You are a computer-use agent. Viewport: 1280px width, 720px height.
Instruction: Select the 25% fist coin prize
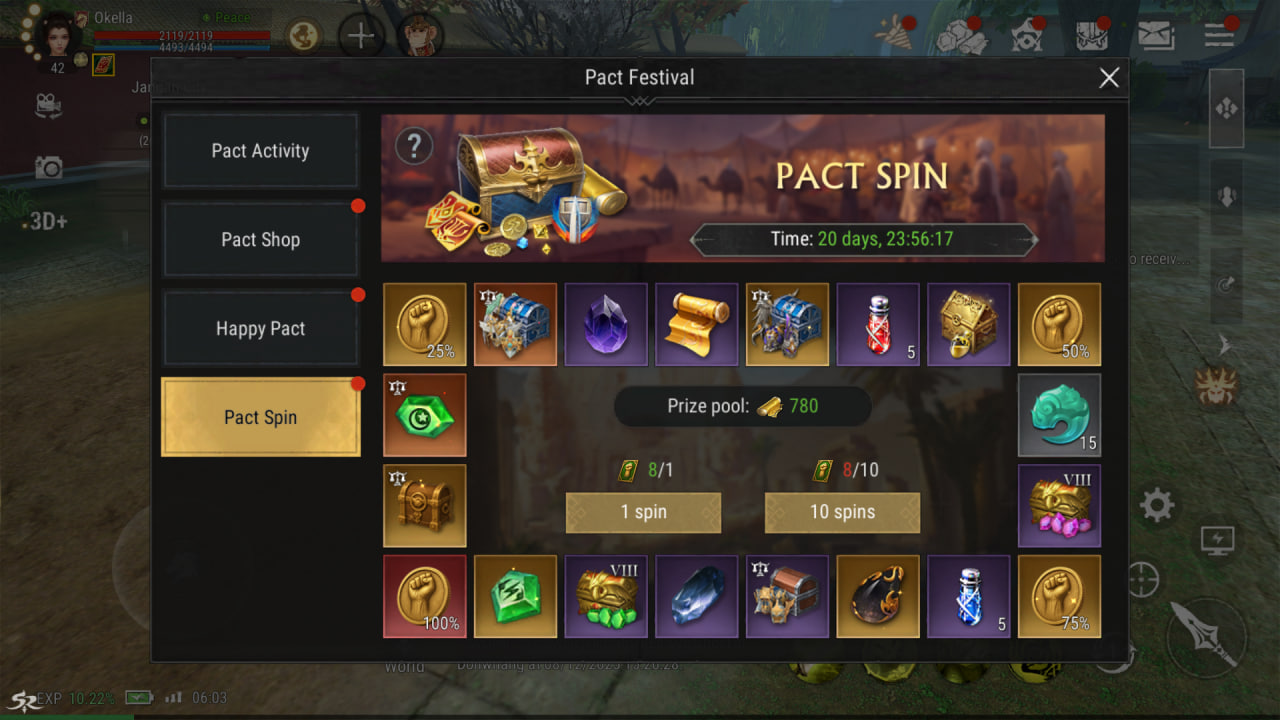tap(425, 324)
